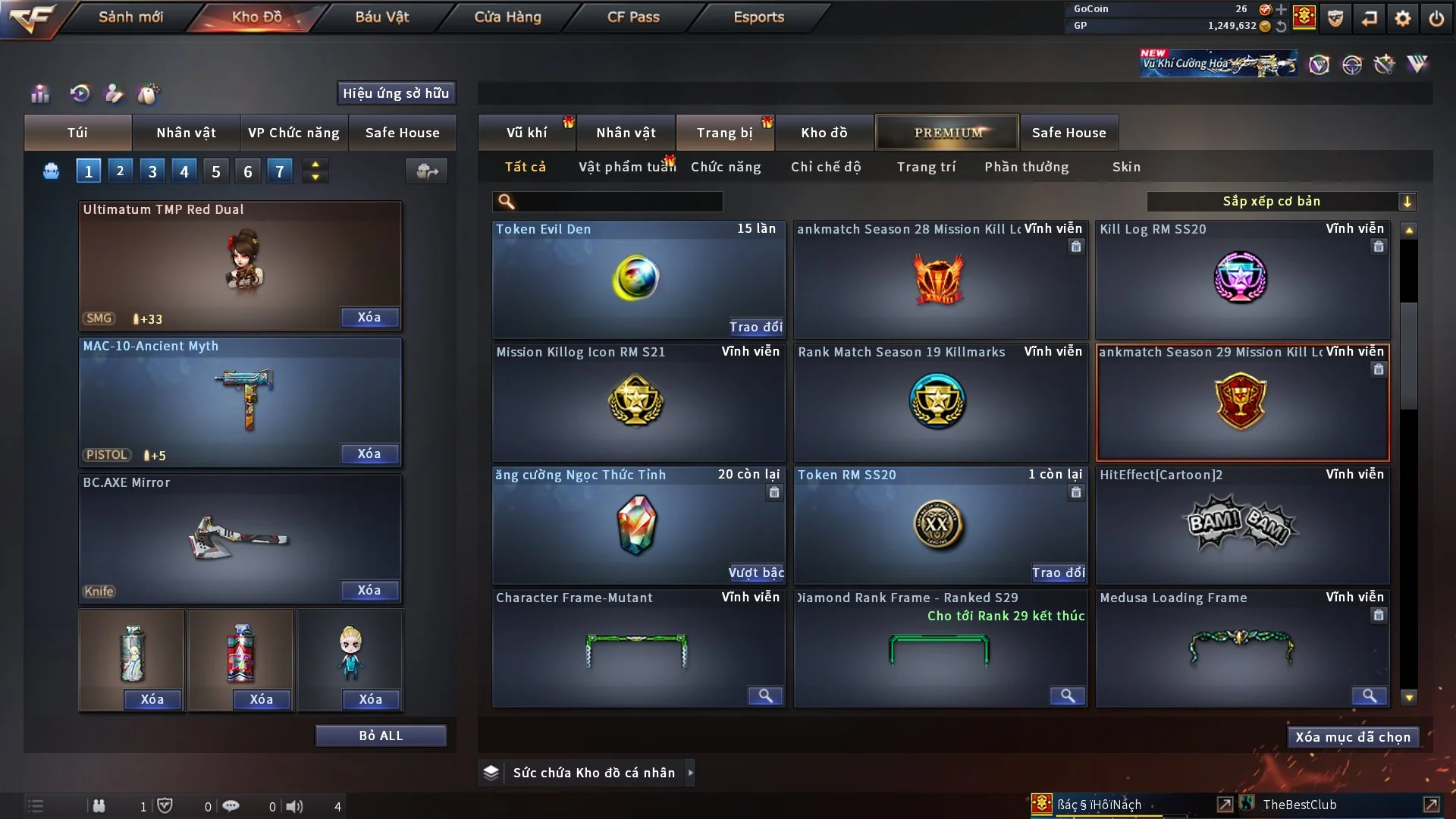Select the highlighted Rankmatch Season 29 item card
The height and width of the screenshot is (819, 1456).
[x=1242, y=402]
